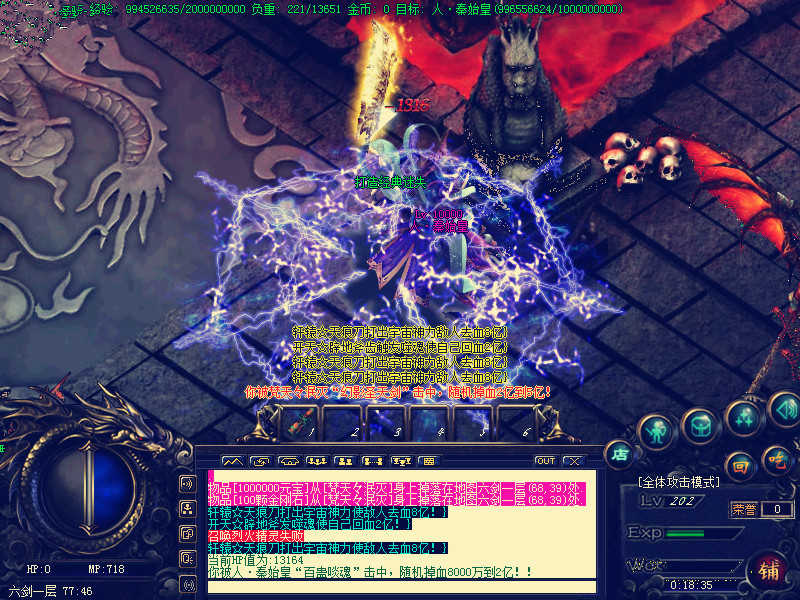Click the 吃 eat button
The height and width of the screenshot is (600, 800).
pos(776,461)
